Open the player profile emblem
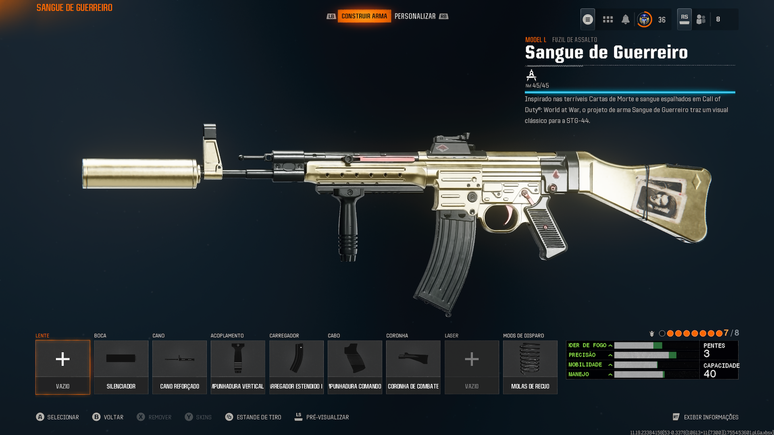Viewport: 774px width, 435px height. 645,19
